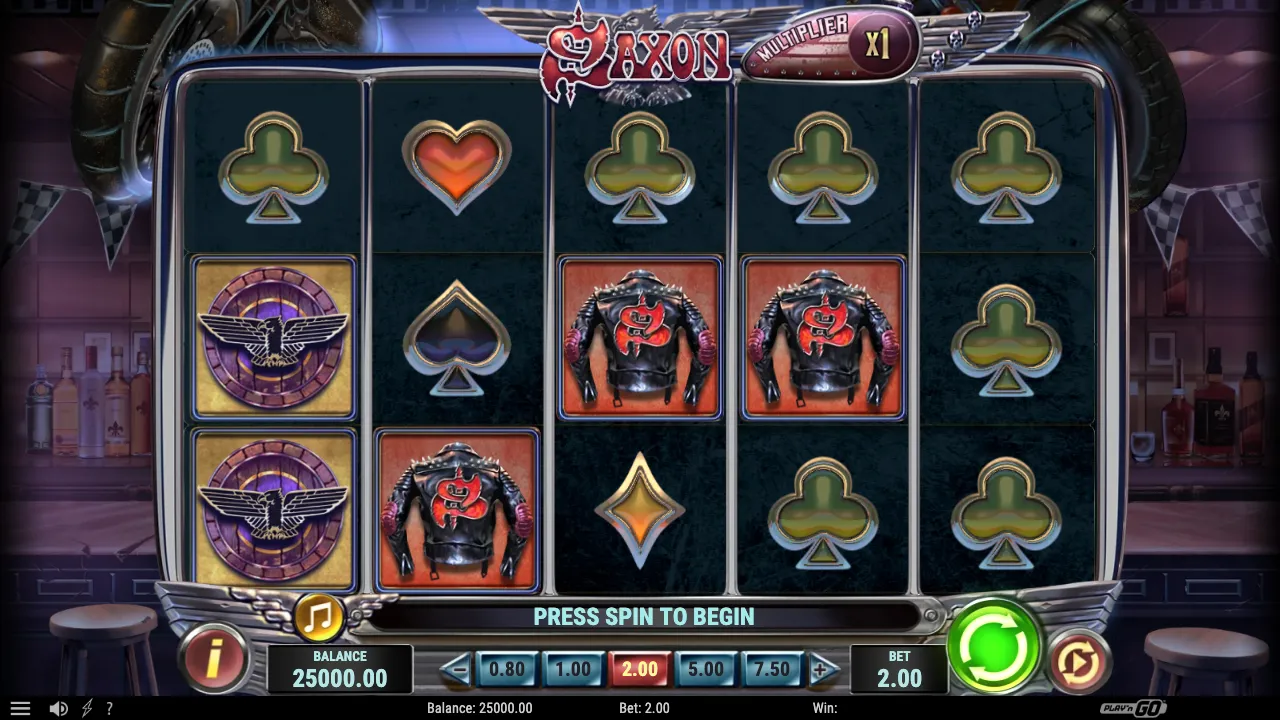Increase the bet with the plus arrow
The image size is (1280, 720).
coord(822,669)
